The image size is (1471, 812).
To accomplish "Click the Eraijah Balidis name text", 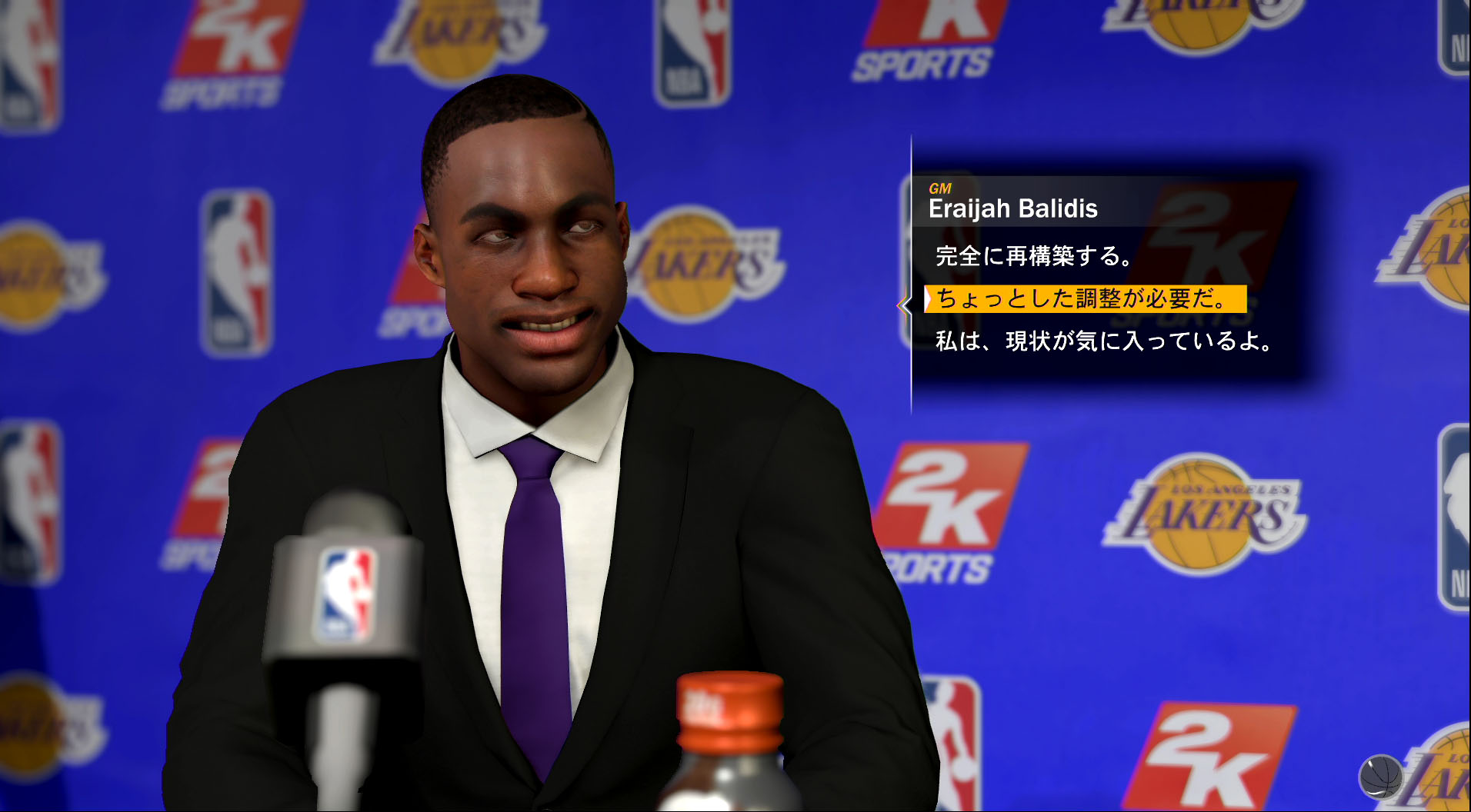I will (x=1013, y=209).
